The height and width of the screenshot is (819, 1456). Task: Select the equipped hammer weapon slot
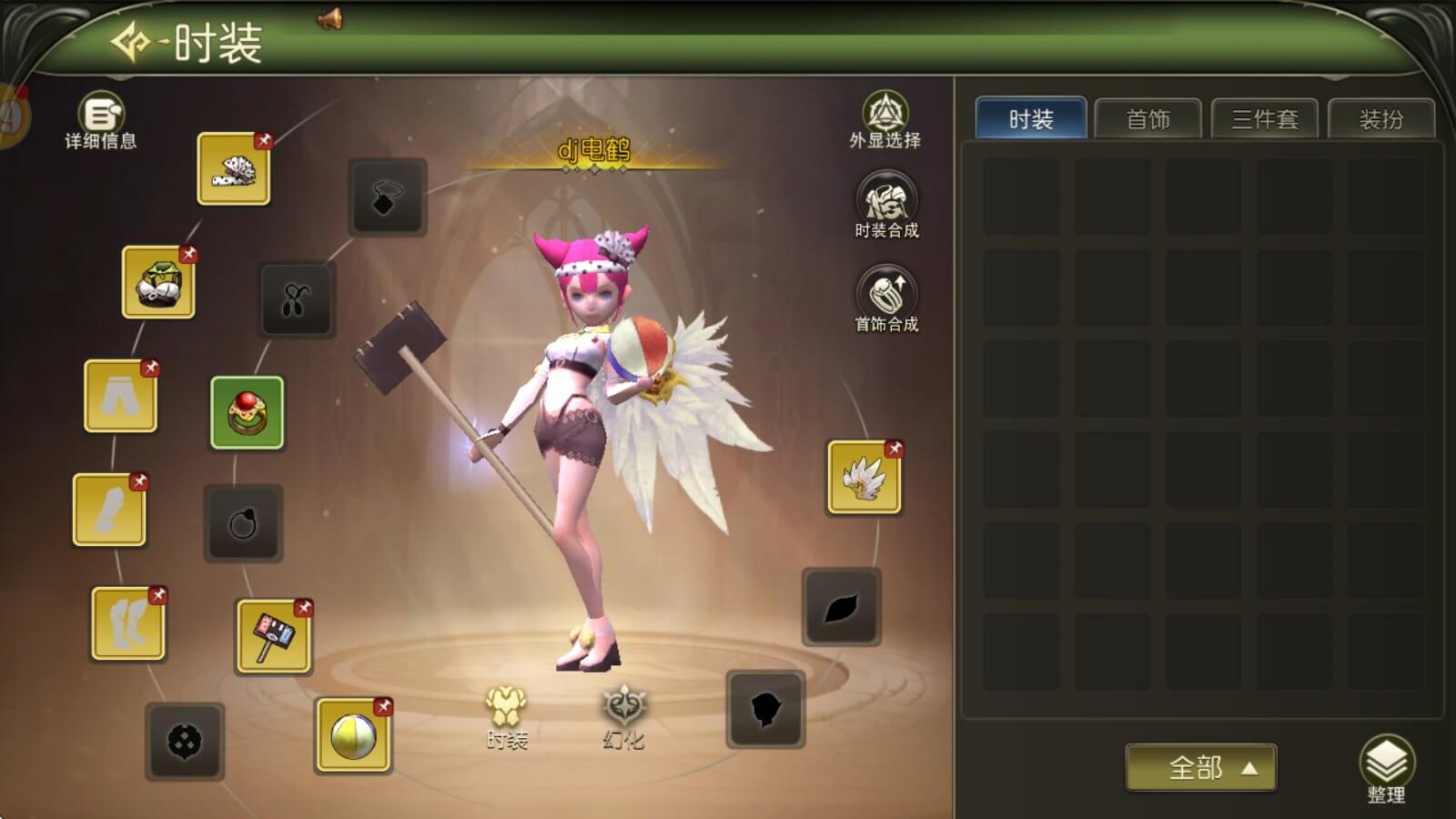pos(273,636)
